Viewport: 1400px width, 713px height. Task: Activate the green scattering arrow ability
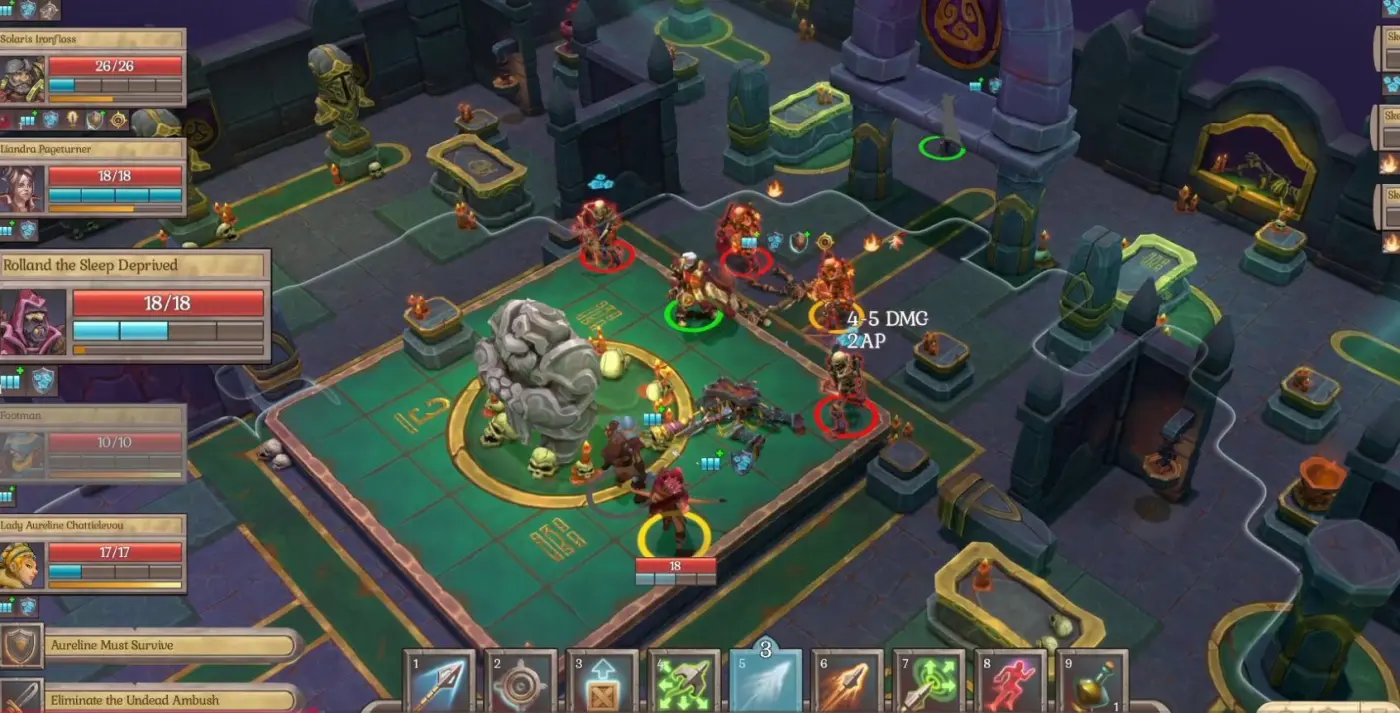tap(684, 684)
